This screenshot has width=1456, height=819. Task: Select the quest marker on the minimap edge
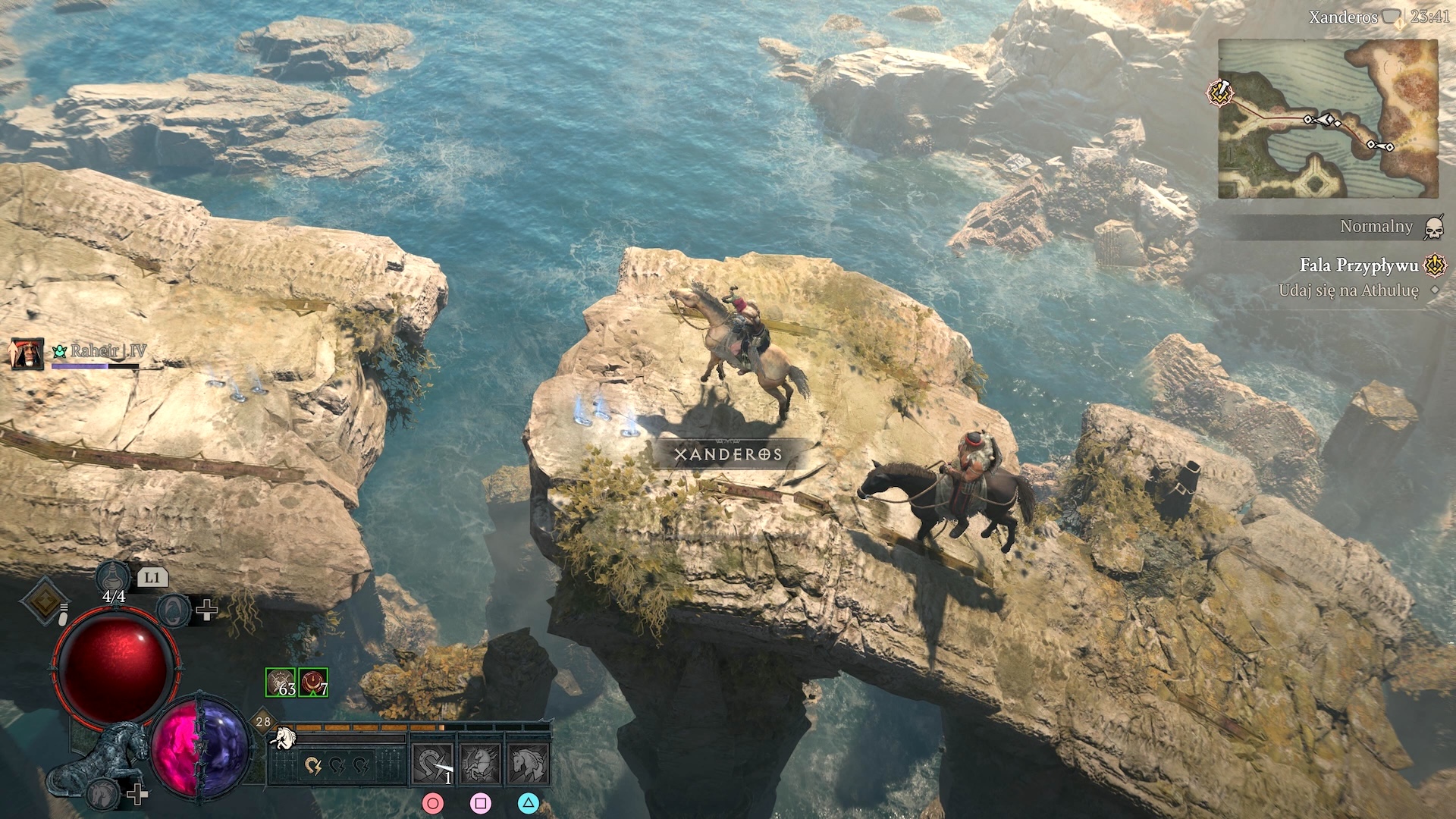point(1220,93)
